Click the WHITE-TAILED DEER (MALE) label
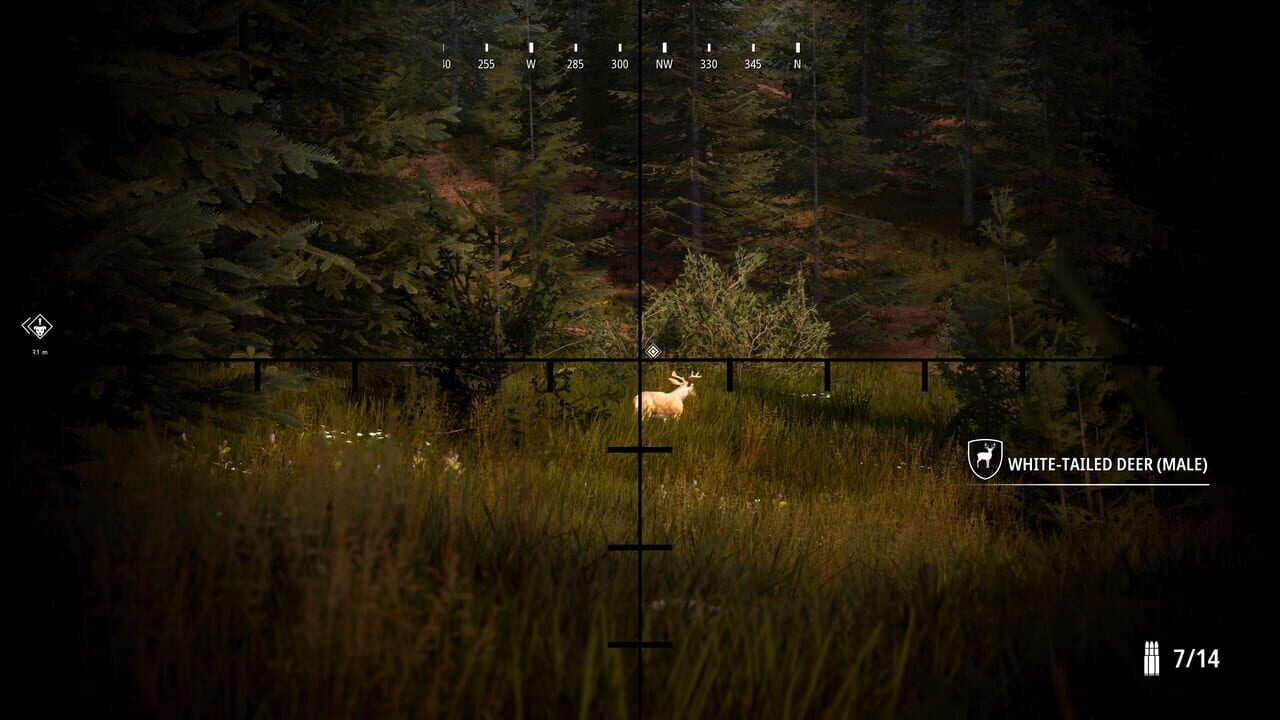 [1107, 463]
